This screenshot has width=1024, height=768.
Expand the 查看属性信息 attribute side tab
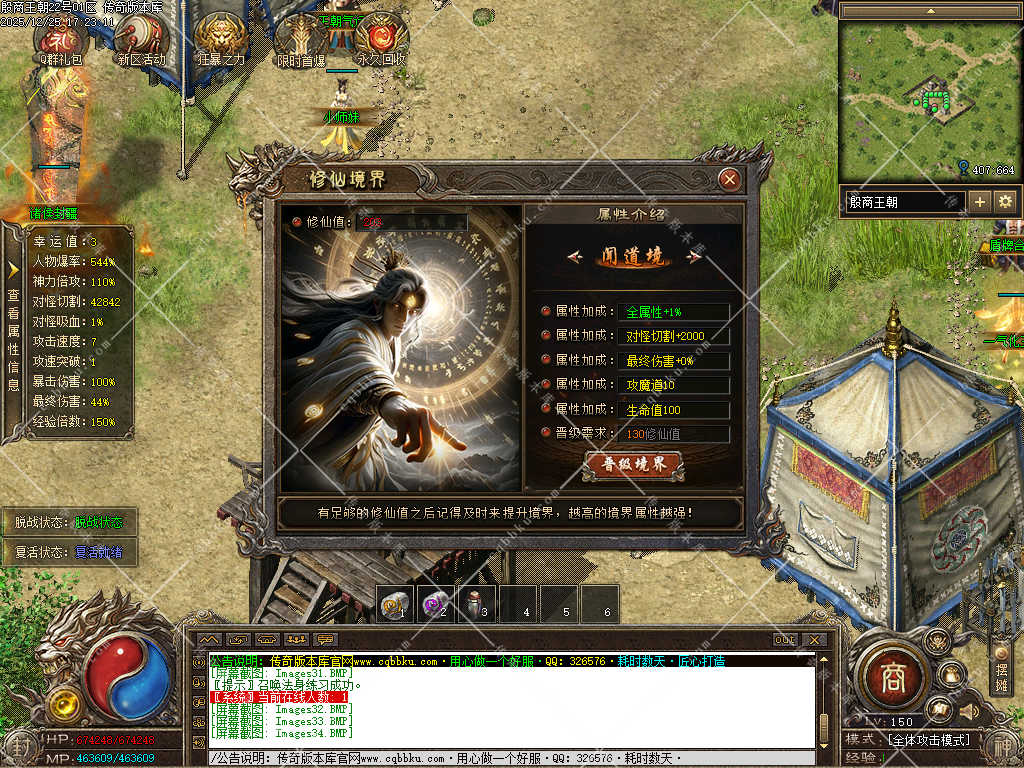click(13, 330)
